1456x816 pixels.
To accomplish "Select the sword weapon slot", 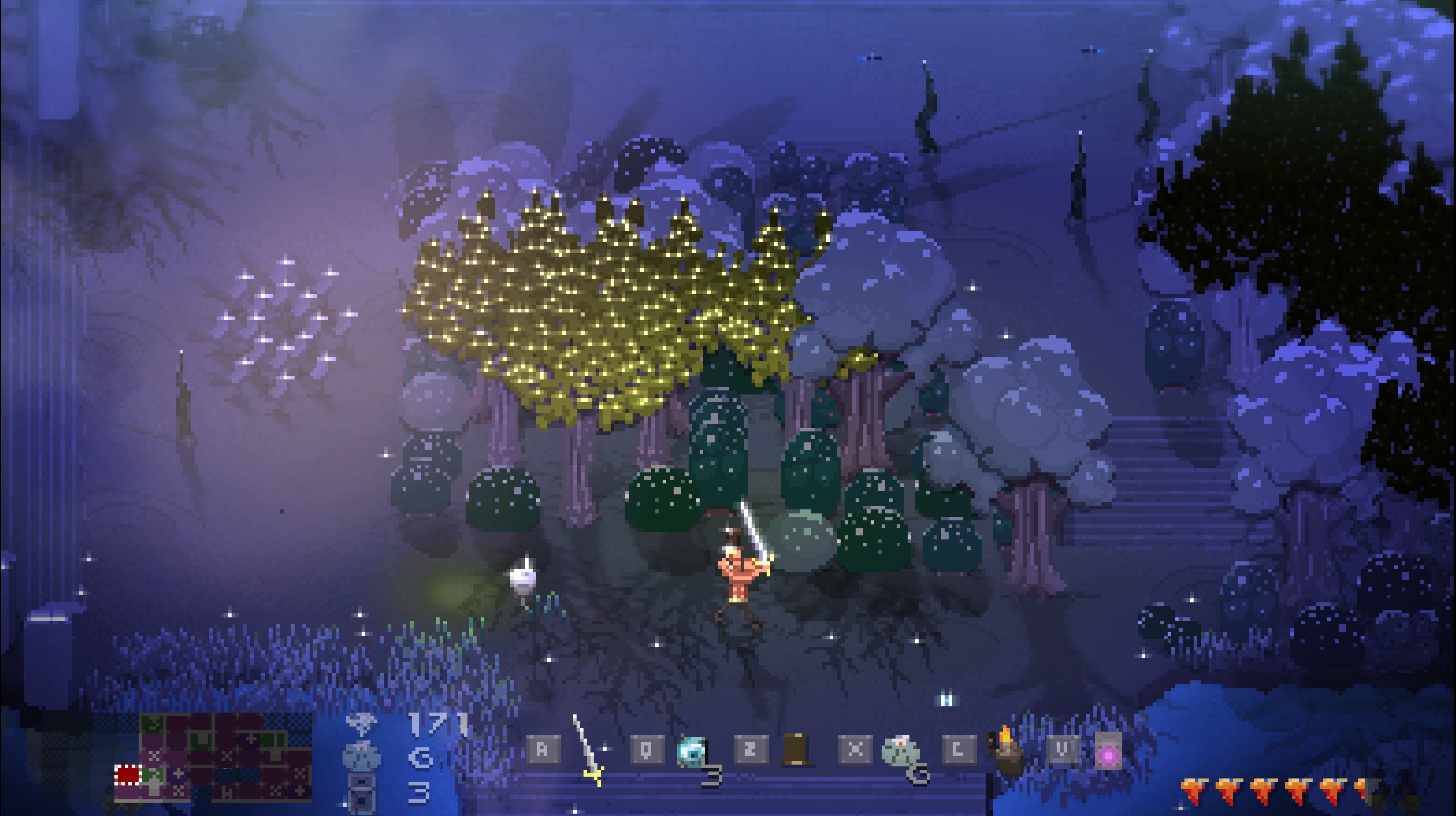I will coord(587,751).
